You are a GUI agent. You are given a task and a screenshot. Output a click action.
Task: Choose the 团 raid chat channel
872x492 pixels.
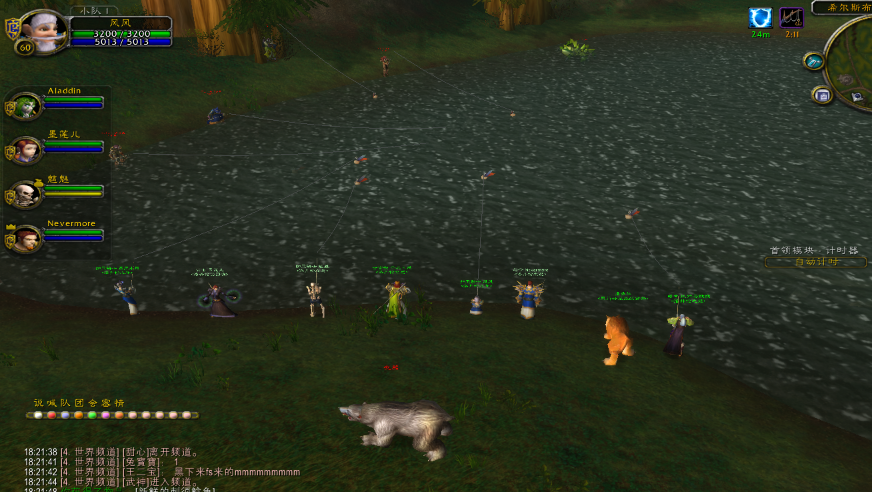tap(79, 403)
